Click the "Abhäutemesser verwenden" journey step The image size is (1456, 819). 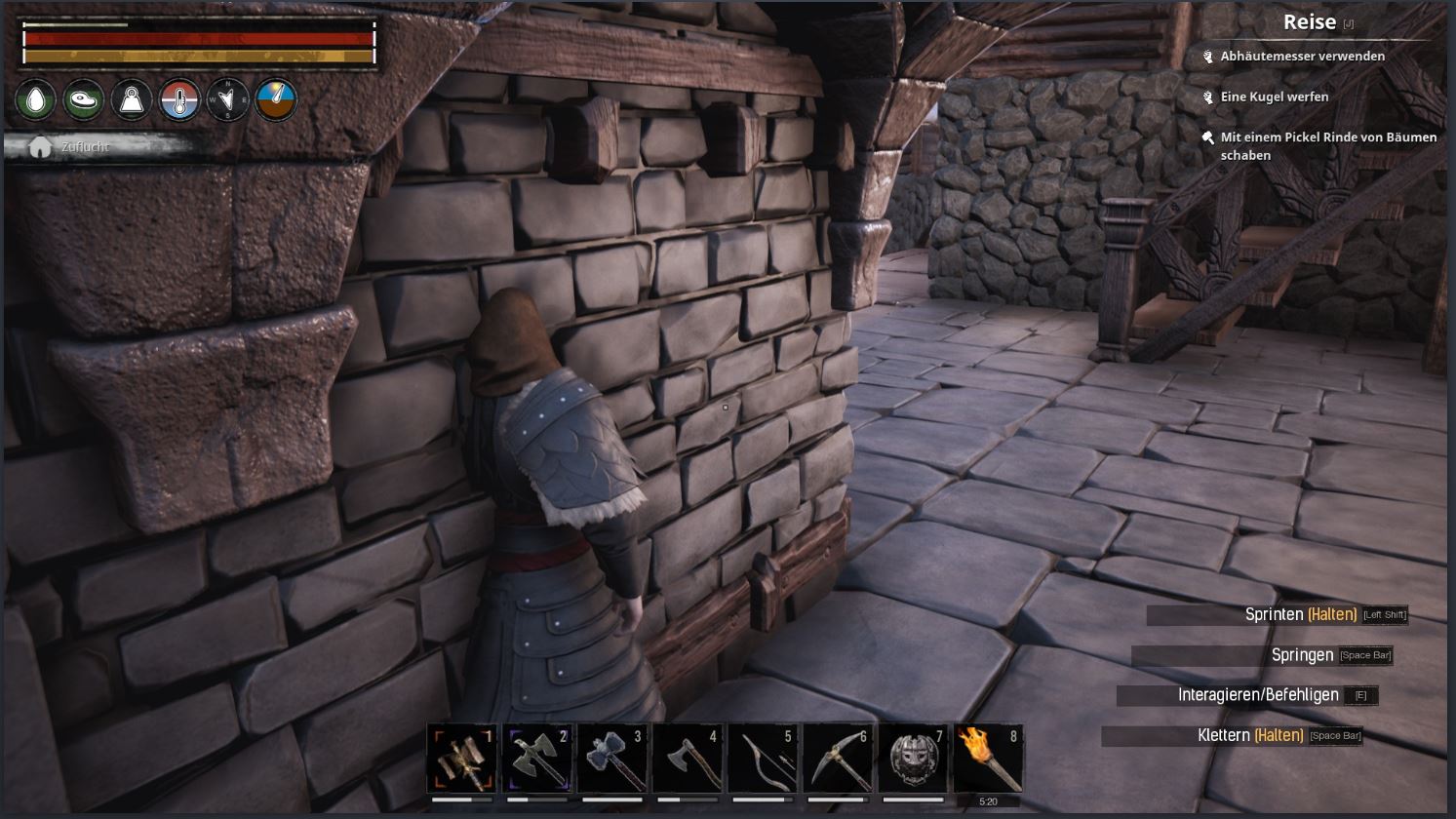point(1302,57)
